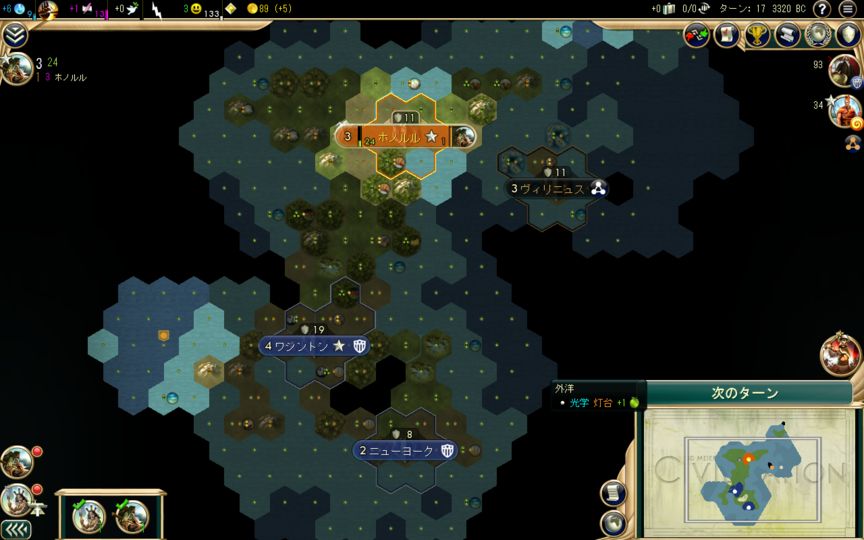
Task: Toggle the minimap globe strategic view button
Action: point(613,522)
